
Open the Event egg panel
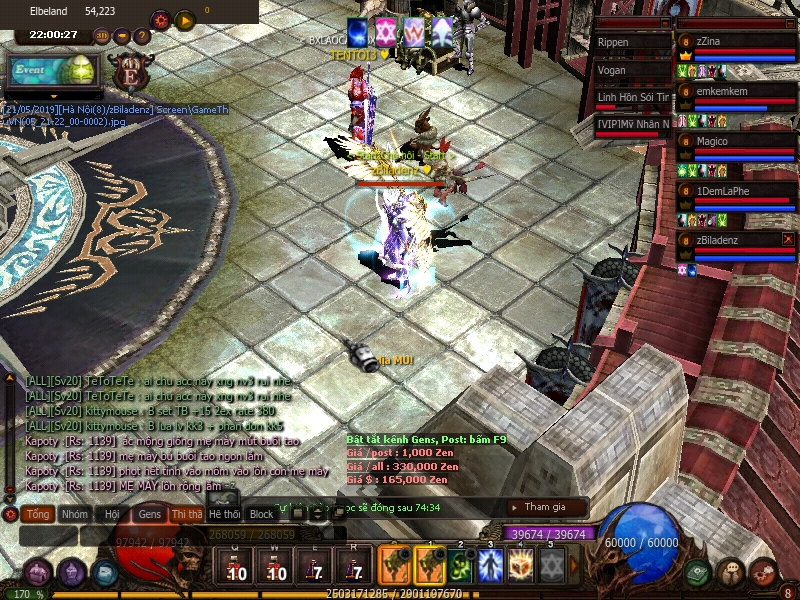52,70
